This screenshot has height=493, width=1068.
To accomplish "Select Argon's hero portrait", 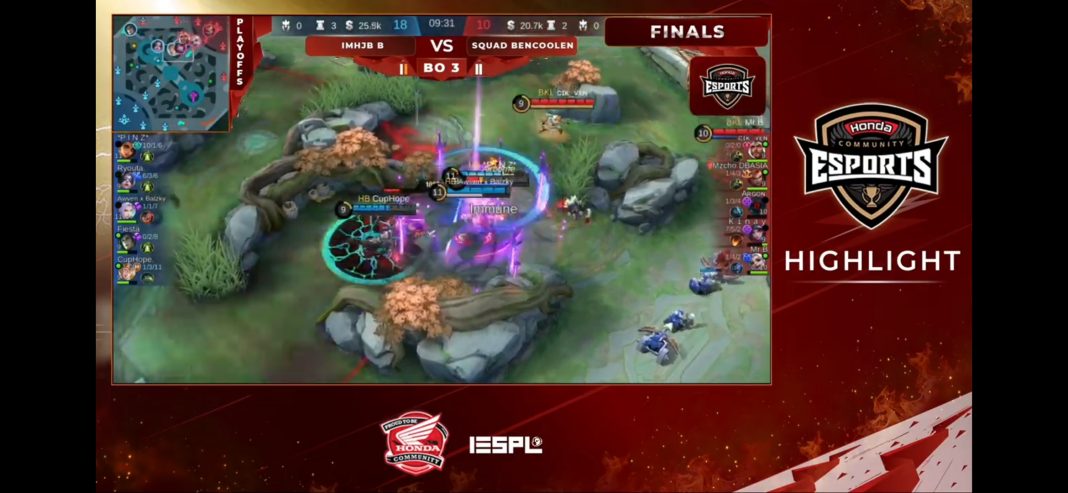I will 760,208.
